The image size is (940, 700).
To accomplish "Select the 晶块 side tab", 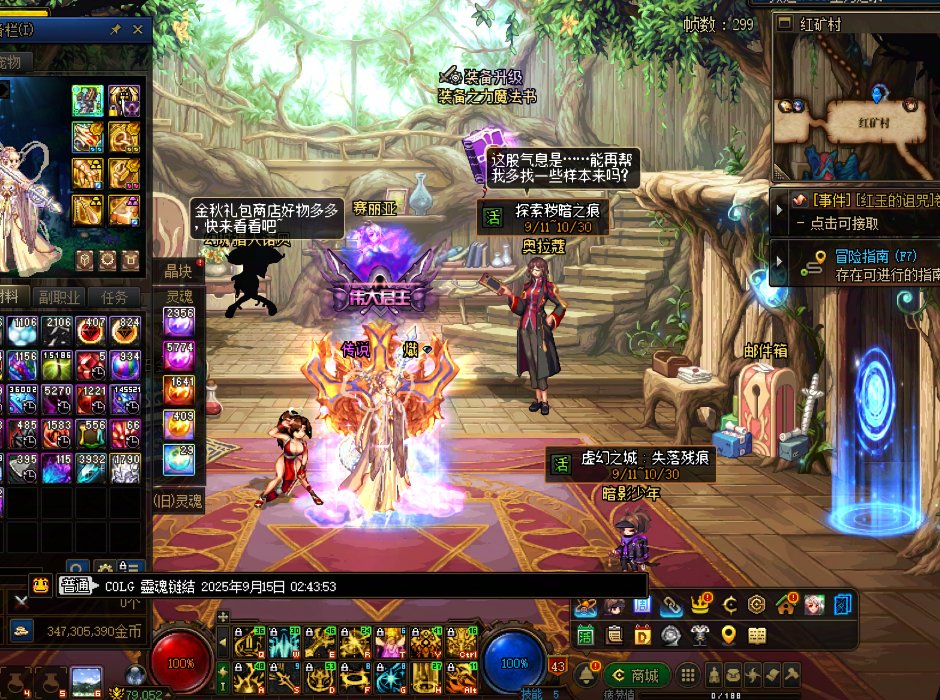I will pos(178,271).
